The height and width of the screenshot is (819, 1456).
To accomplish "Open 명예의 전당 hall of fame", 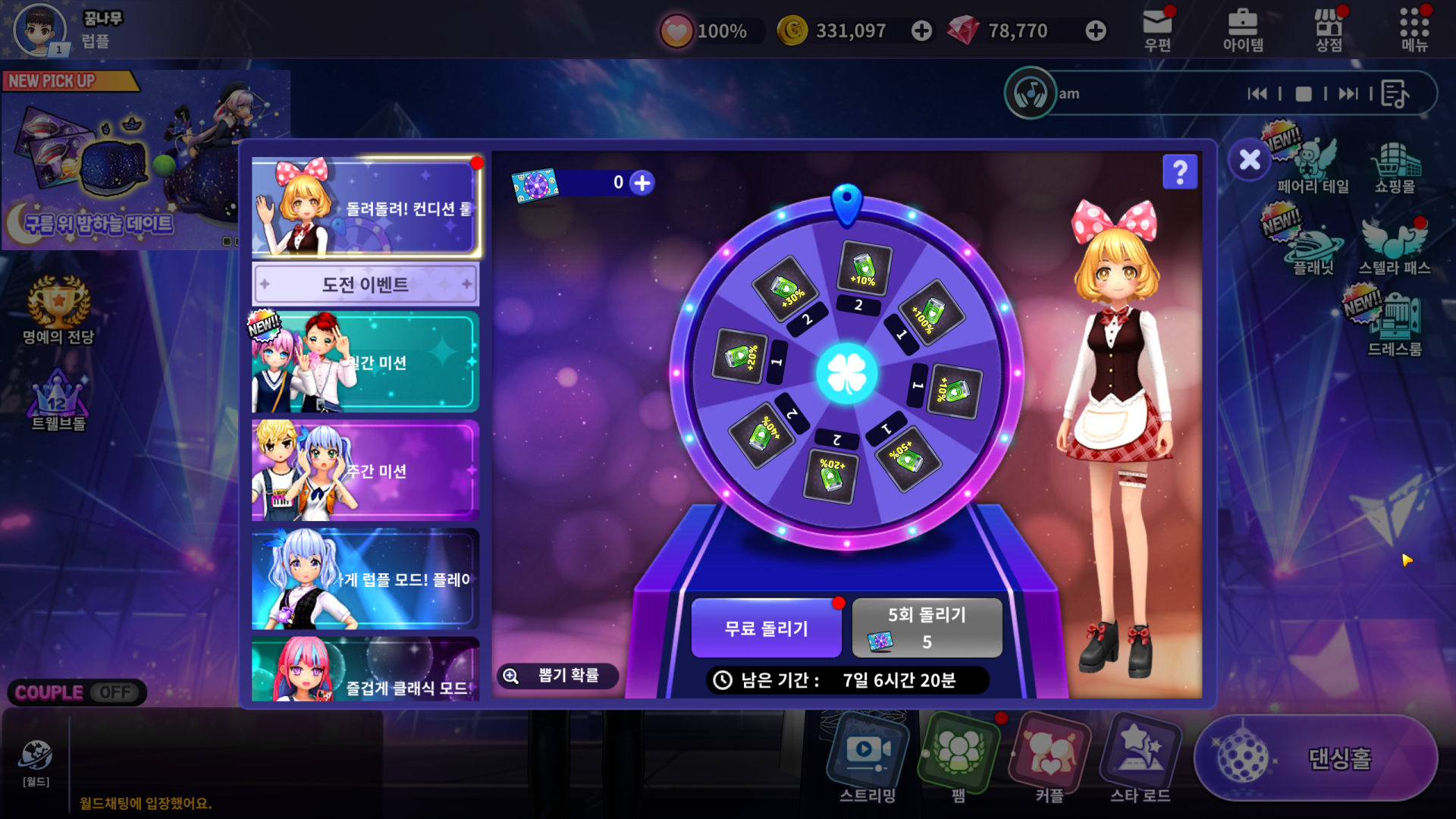I will point(58,311).
